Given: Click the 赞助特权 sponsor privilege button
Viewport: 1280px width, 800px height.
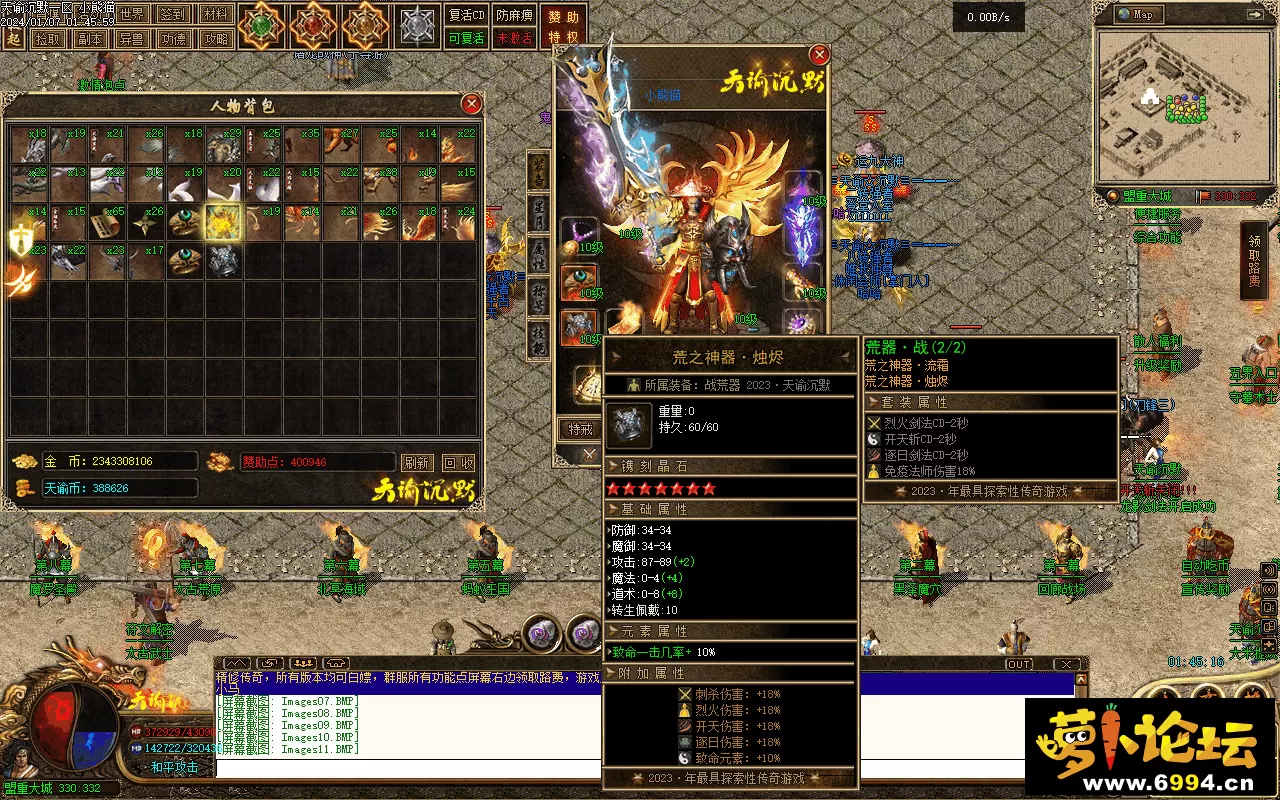Looking at the screenshot, I should click(x=564, y=27).
